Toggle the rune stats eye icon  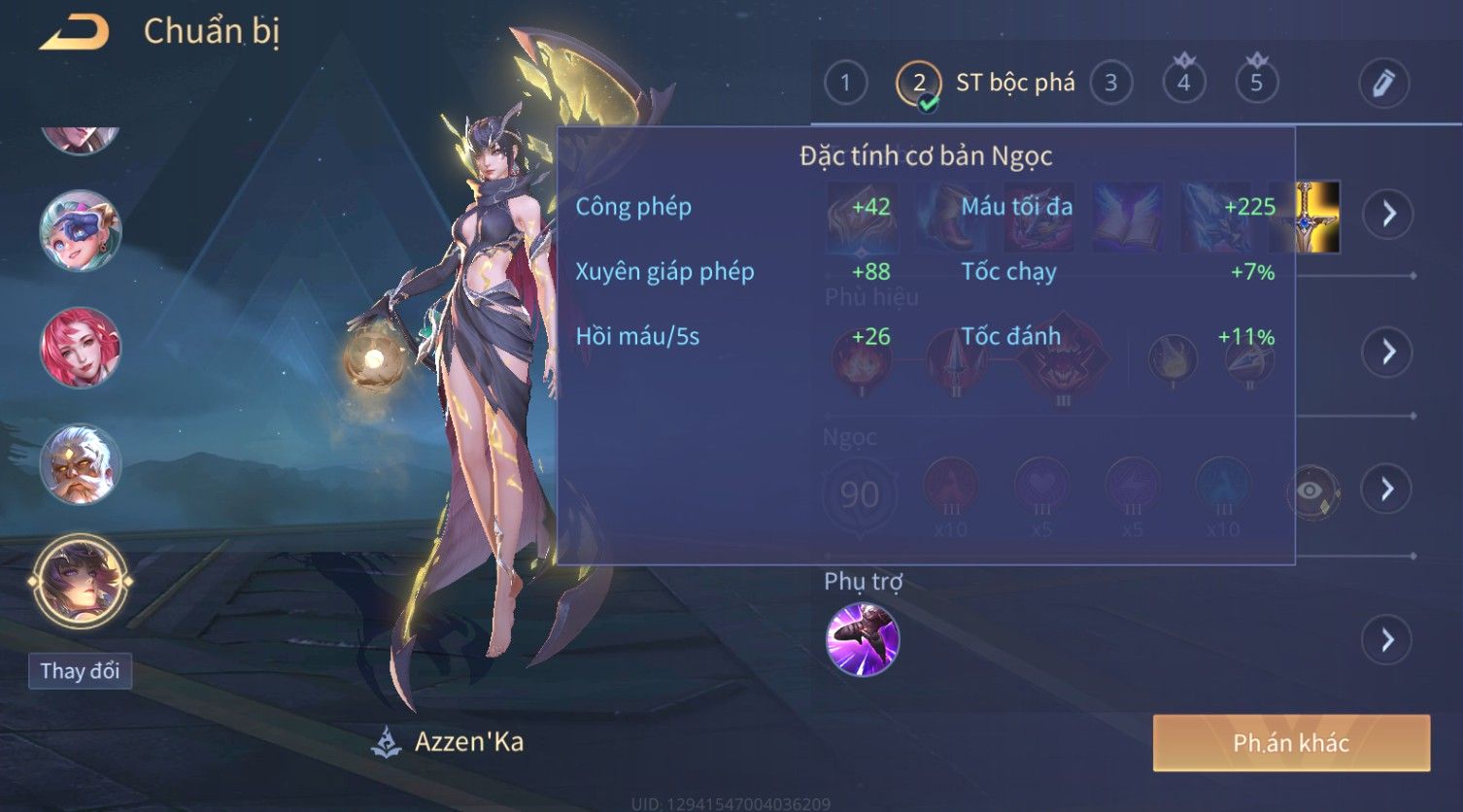click(1312, 491)
